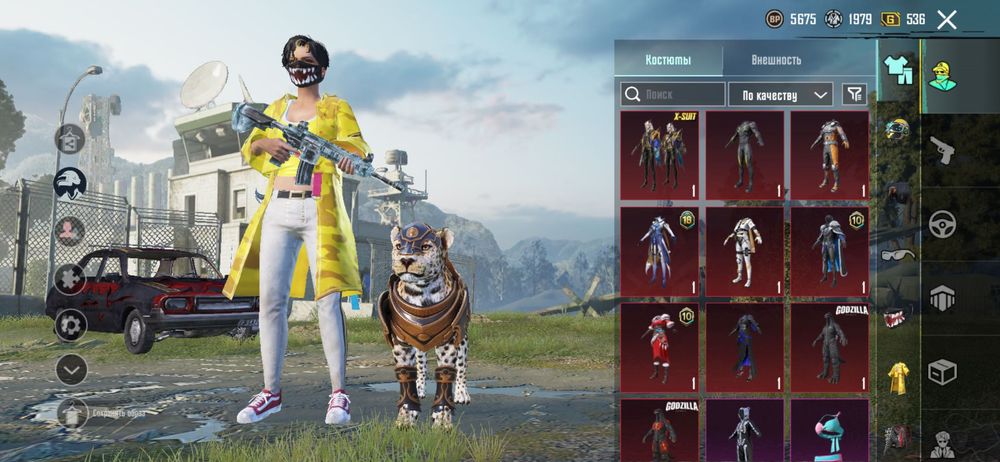Viewport: 1000px width, 462px height.
Task: Switch to the steering wheel vehicle section
Action: (x=942, y=224)
